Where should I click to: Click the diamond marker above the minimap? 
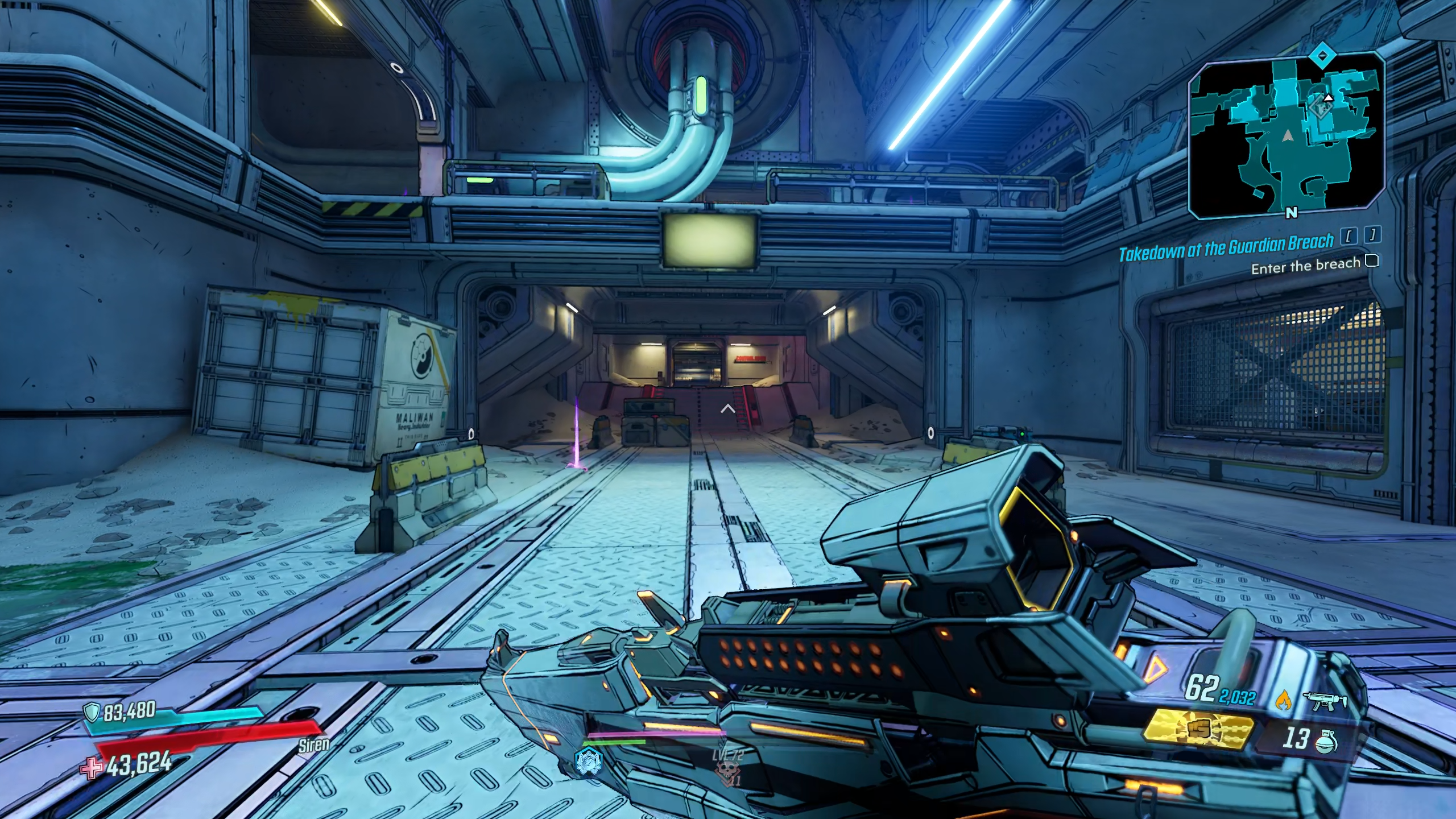pos(1323,56)
